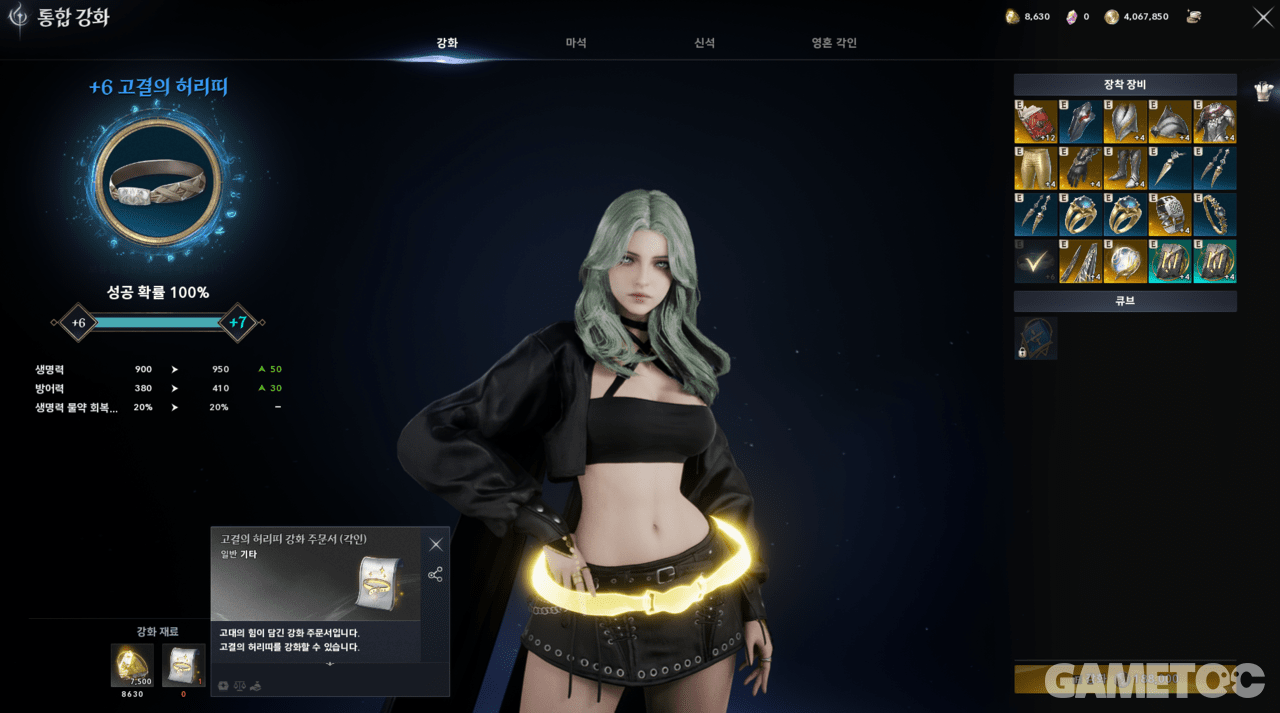Select the 신석 tab

704,43
